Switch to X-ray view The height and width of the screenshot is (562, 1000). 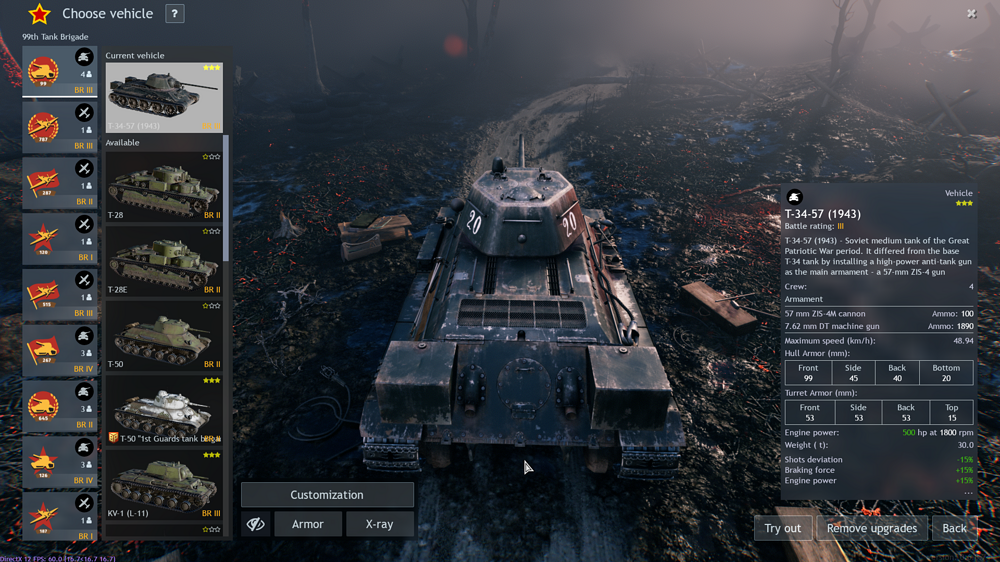click(x=379, y=524)
